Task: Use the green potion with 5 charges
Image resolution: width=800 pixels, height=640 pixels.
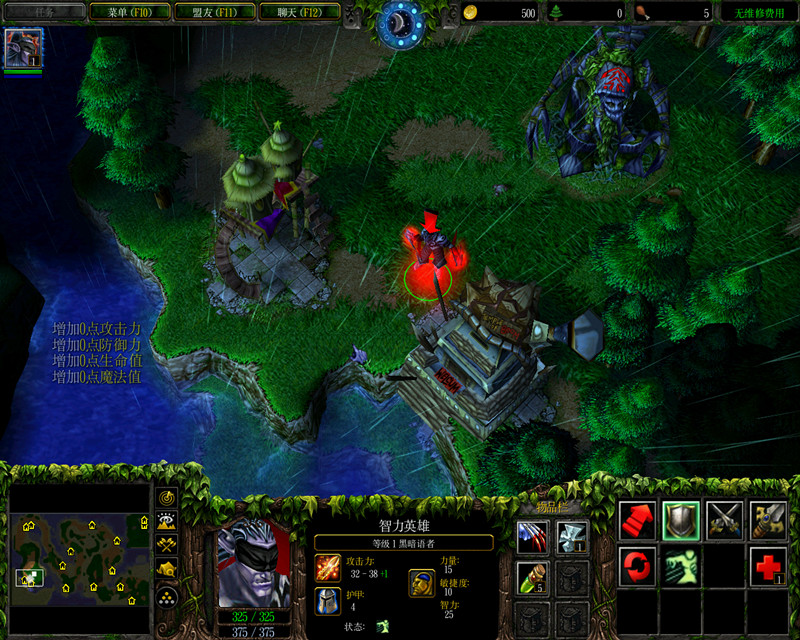Action: pos(533,578)
